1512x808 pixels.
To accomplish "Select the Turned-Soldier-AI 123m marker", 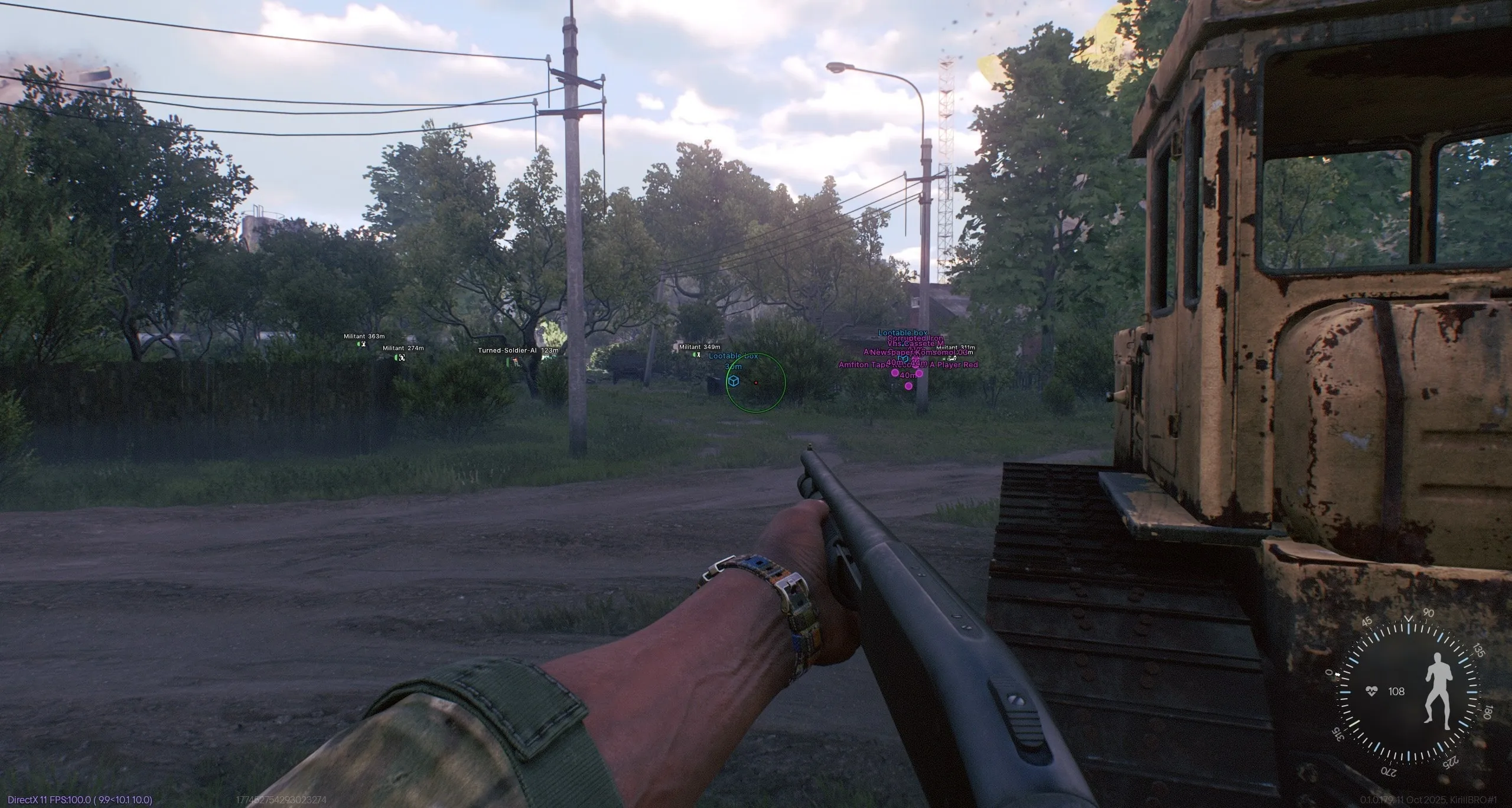I will click(x=515, y=361).
